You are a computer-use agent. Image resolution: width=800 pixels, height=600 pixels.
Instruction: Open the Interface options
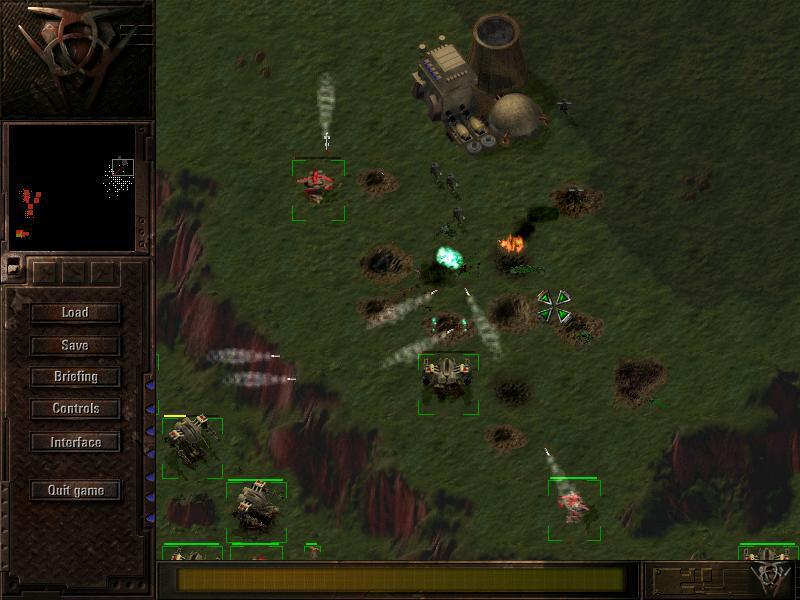click(x=75, y=442)
